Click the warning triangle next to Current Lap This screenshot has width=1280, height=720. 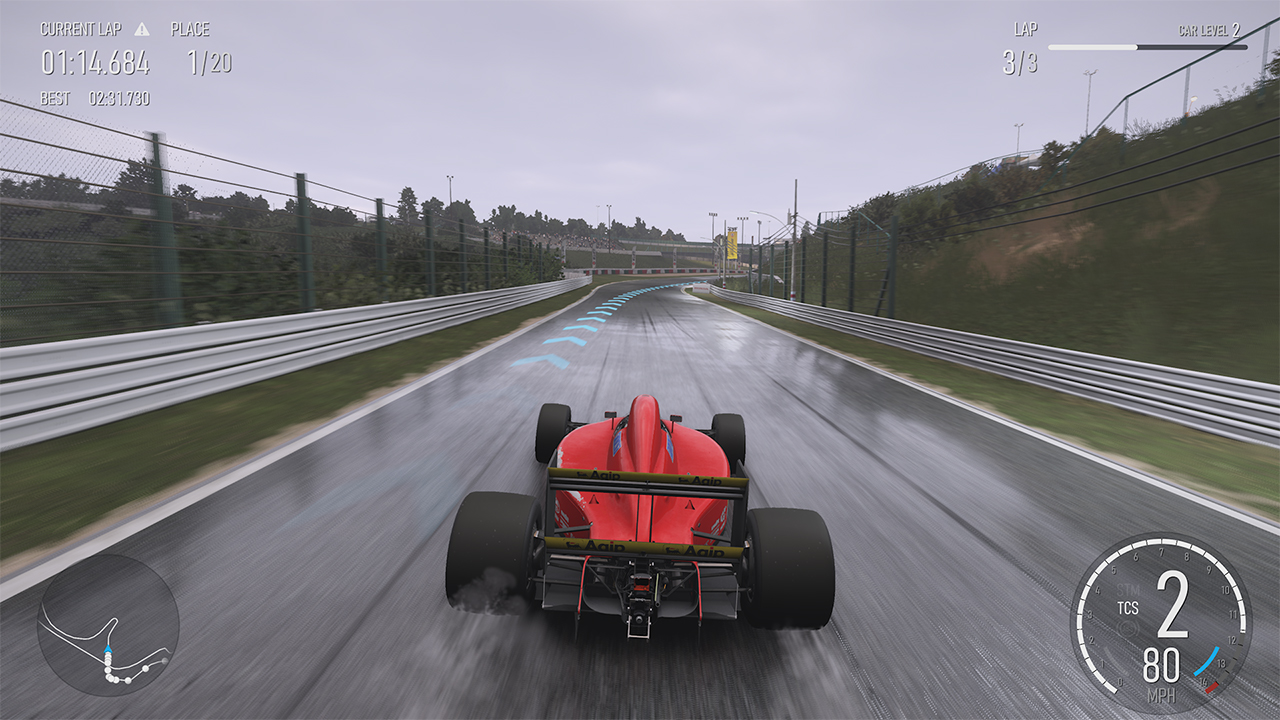142,30
